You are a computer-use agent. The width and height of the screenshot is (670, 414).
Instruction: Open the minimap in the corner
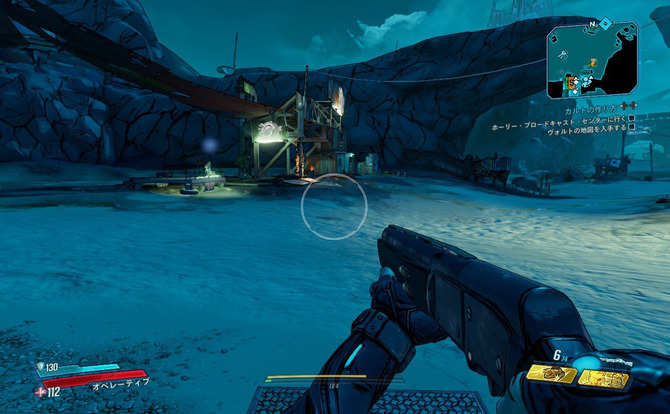[x=593, y=62]
